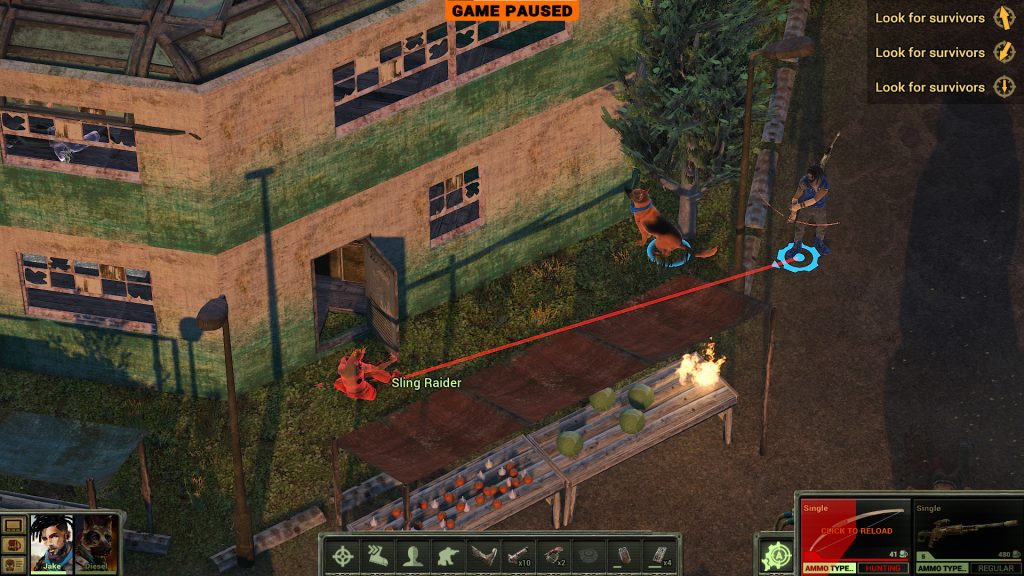
Task: Reload the bow weapon slot
Action: coord(855,530)
